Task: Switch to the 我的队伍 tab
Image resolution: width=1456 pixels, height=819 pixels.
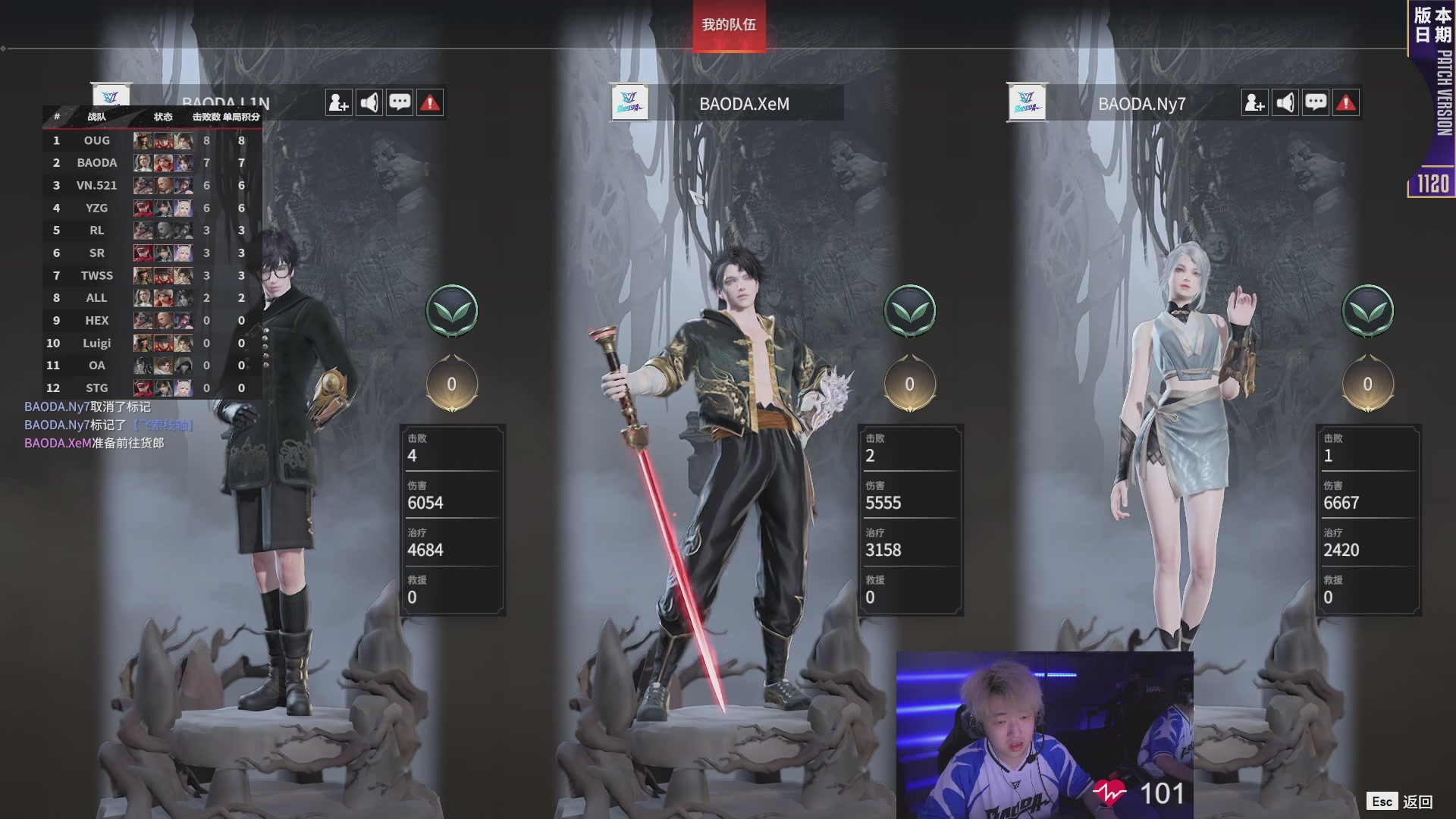Action: point(728,25)
